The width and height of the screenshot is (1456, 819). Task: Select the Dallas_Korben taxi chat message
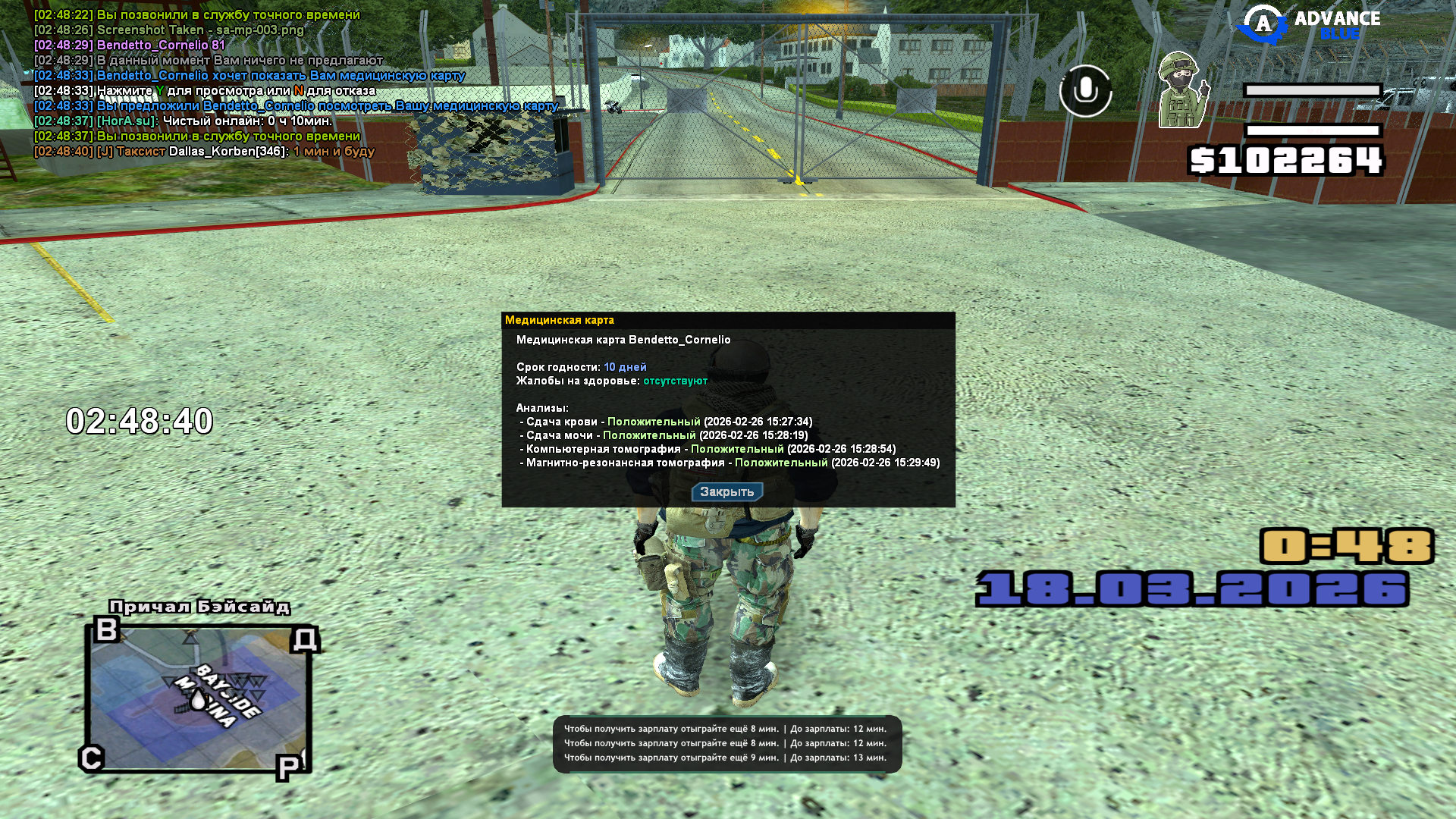pos(204,152)
